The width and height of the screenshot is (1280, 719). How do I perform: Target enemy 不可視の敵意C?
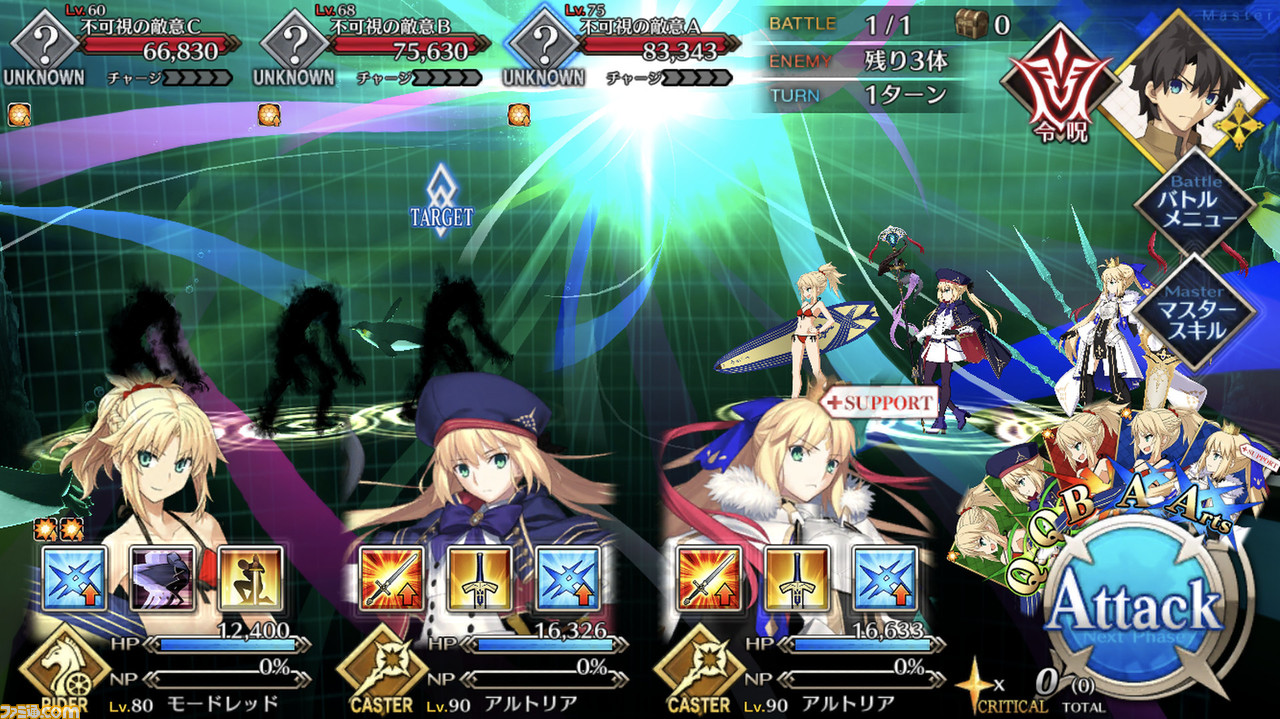point(44,43)
